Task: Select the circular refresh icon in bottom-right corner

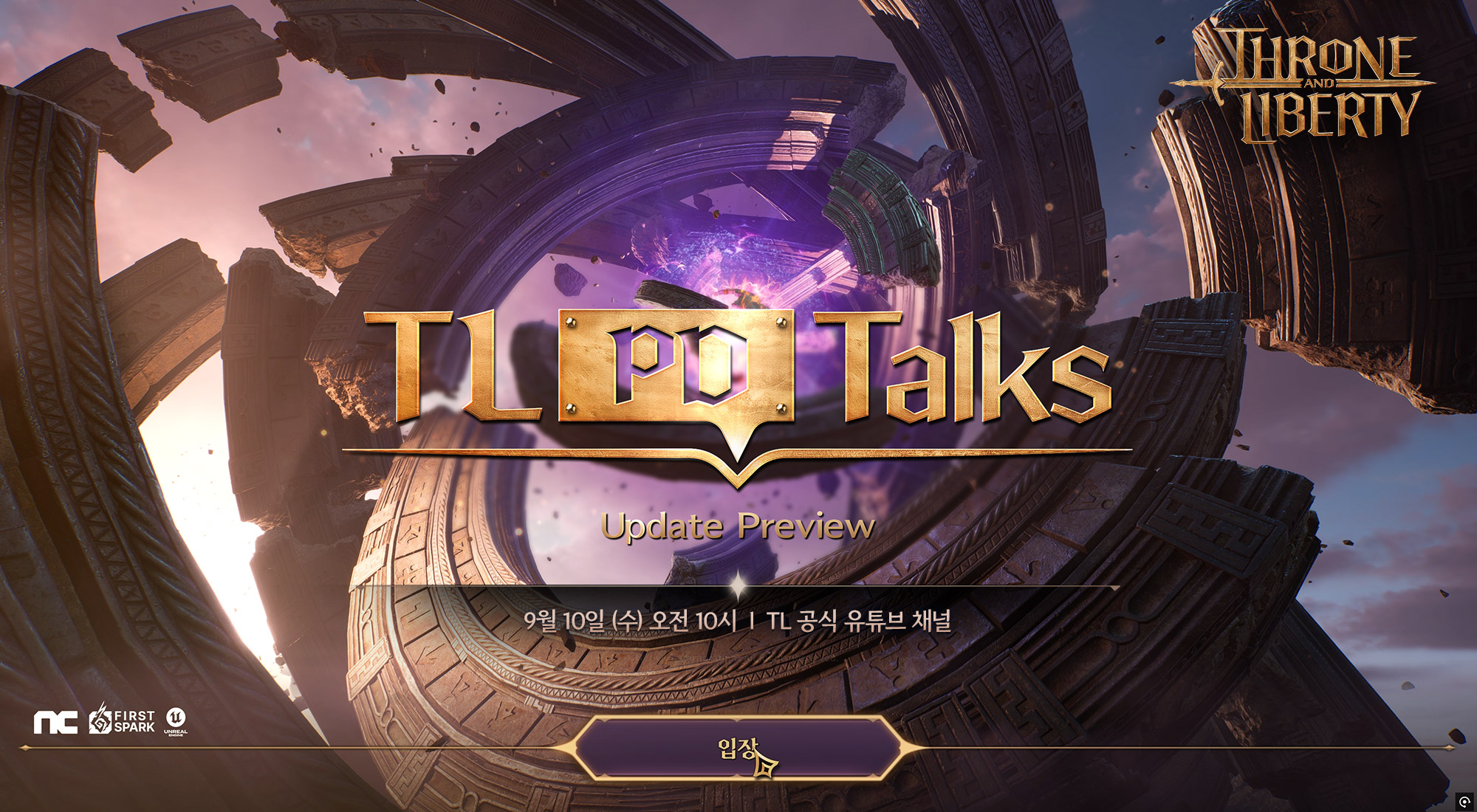Action: [1465, 800]
